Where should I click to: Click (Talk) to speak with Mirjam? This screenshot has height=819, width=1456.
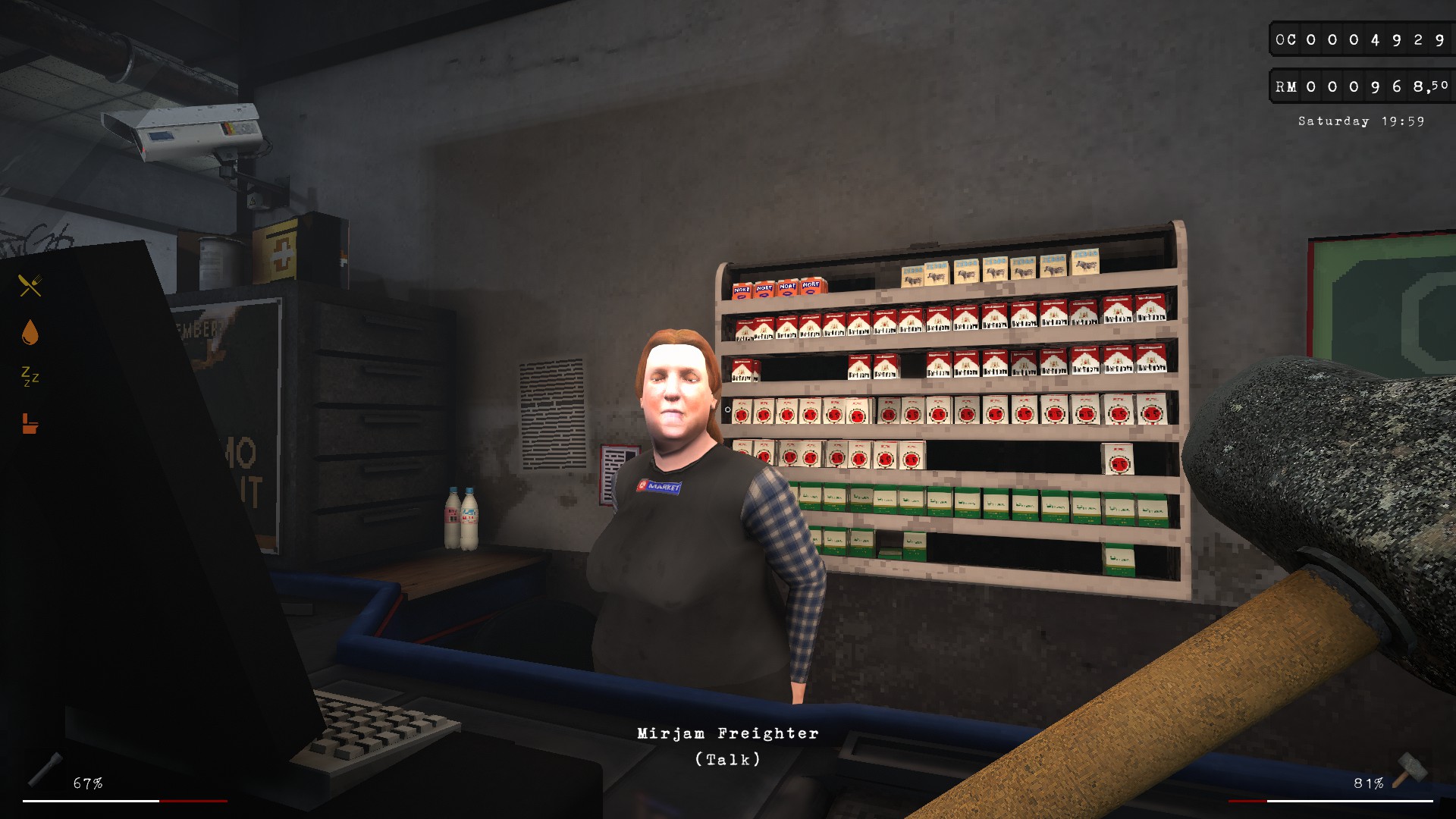tap(728, 758)
